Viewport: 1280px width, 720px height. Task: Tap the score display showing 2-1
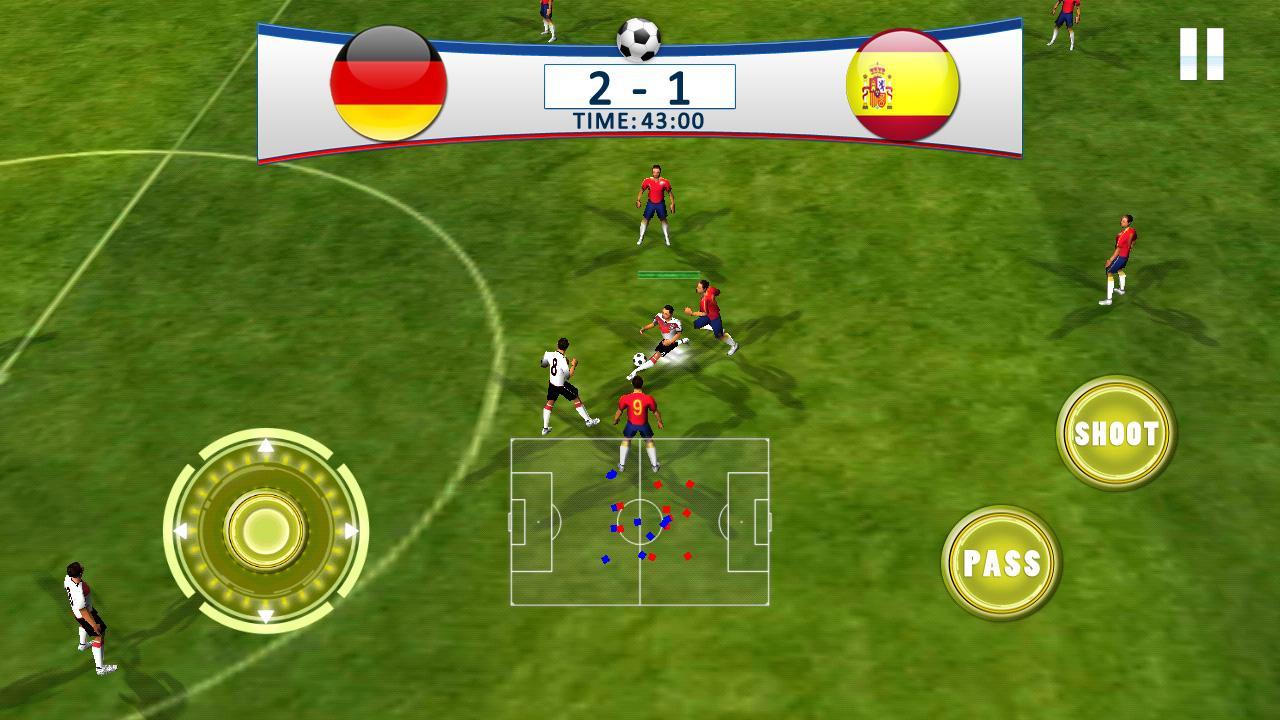click(x=638, y=90)
